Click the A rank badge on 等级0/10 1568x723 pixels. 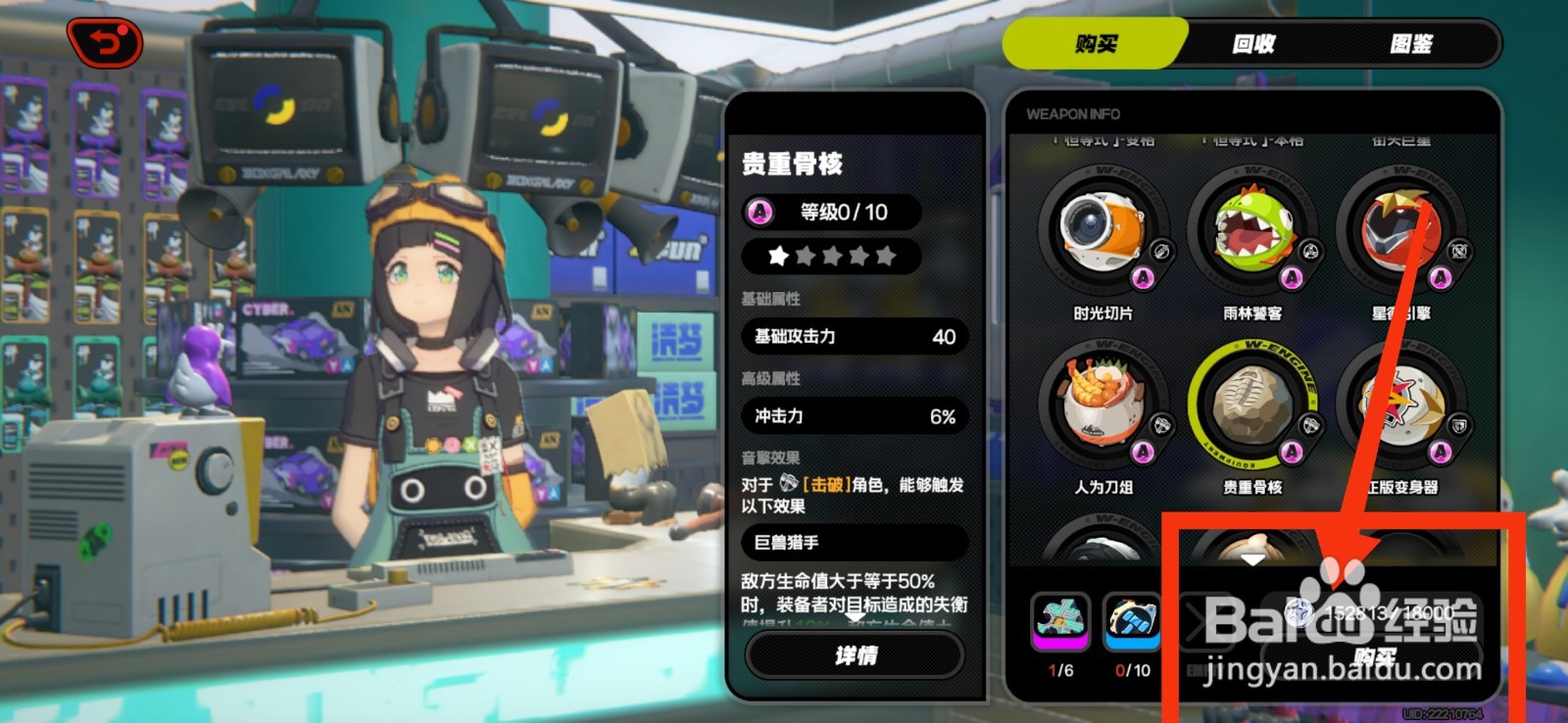pos(760,212)
